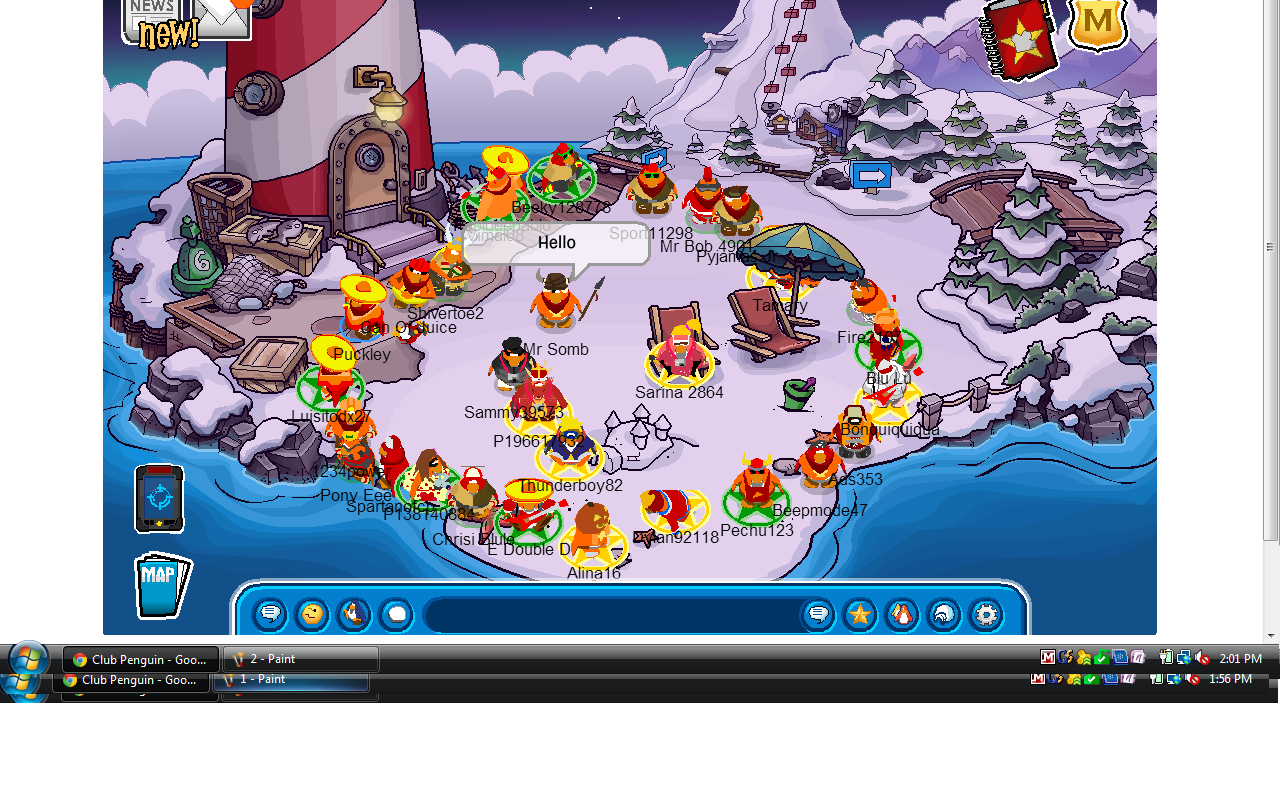Send the chat message with speech bubble button
Viewport: 1280px width, 800px height.
818,614
